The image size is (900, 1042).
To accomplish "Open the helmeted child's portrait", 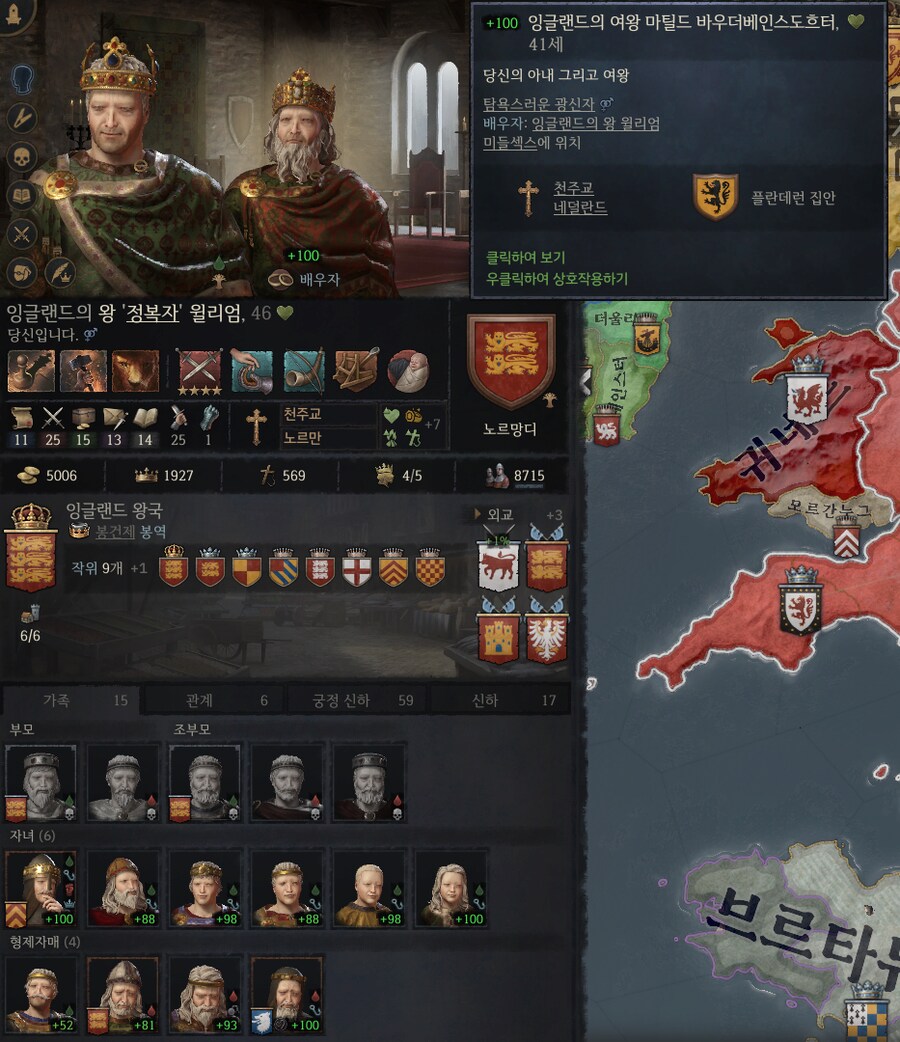I will [41, 888].
